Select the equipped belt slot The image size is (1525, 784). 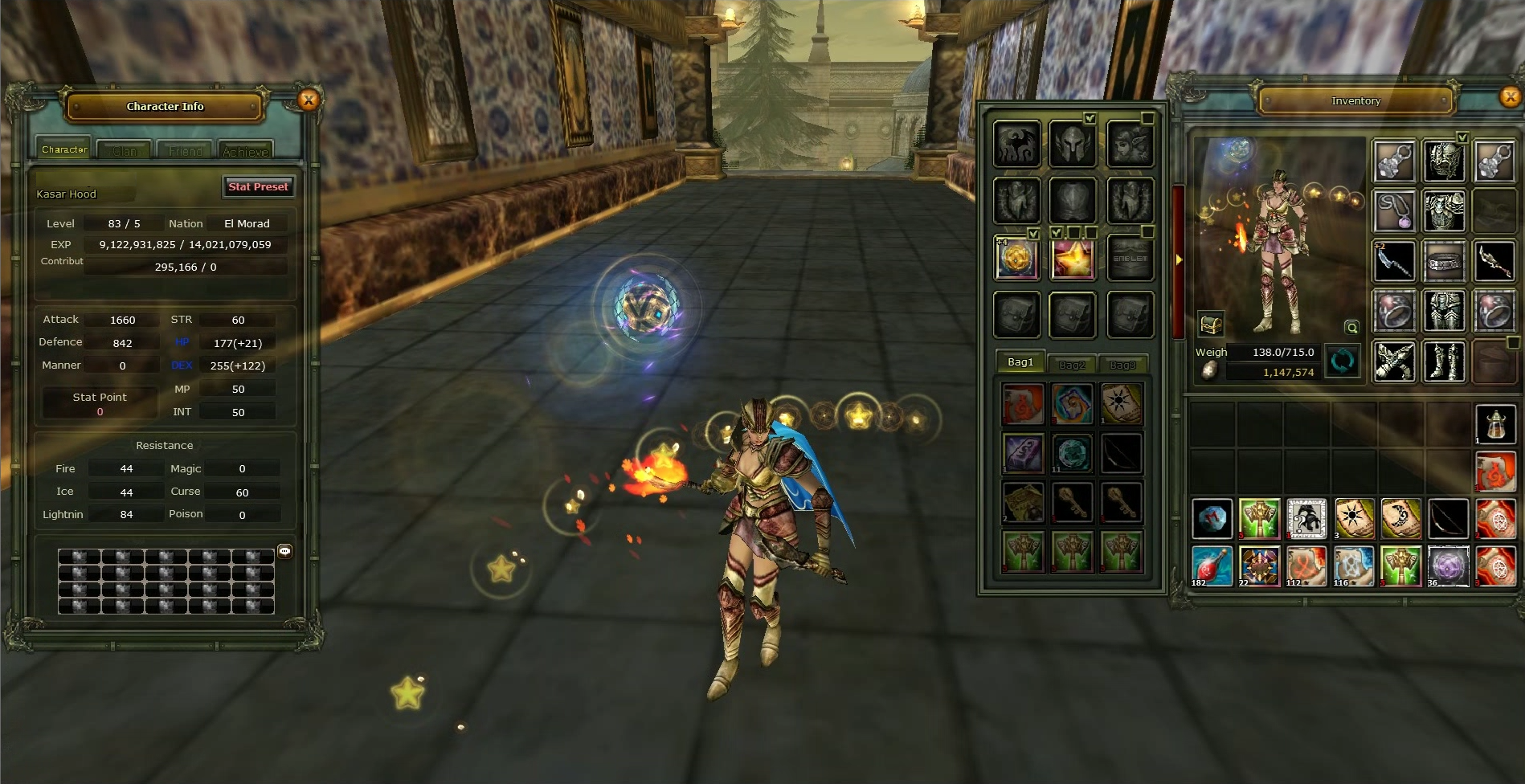tap(1444, 262)
